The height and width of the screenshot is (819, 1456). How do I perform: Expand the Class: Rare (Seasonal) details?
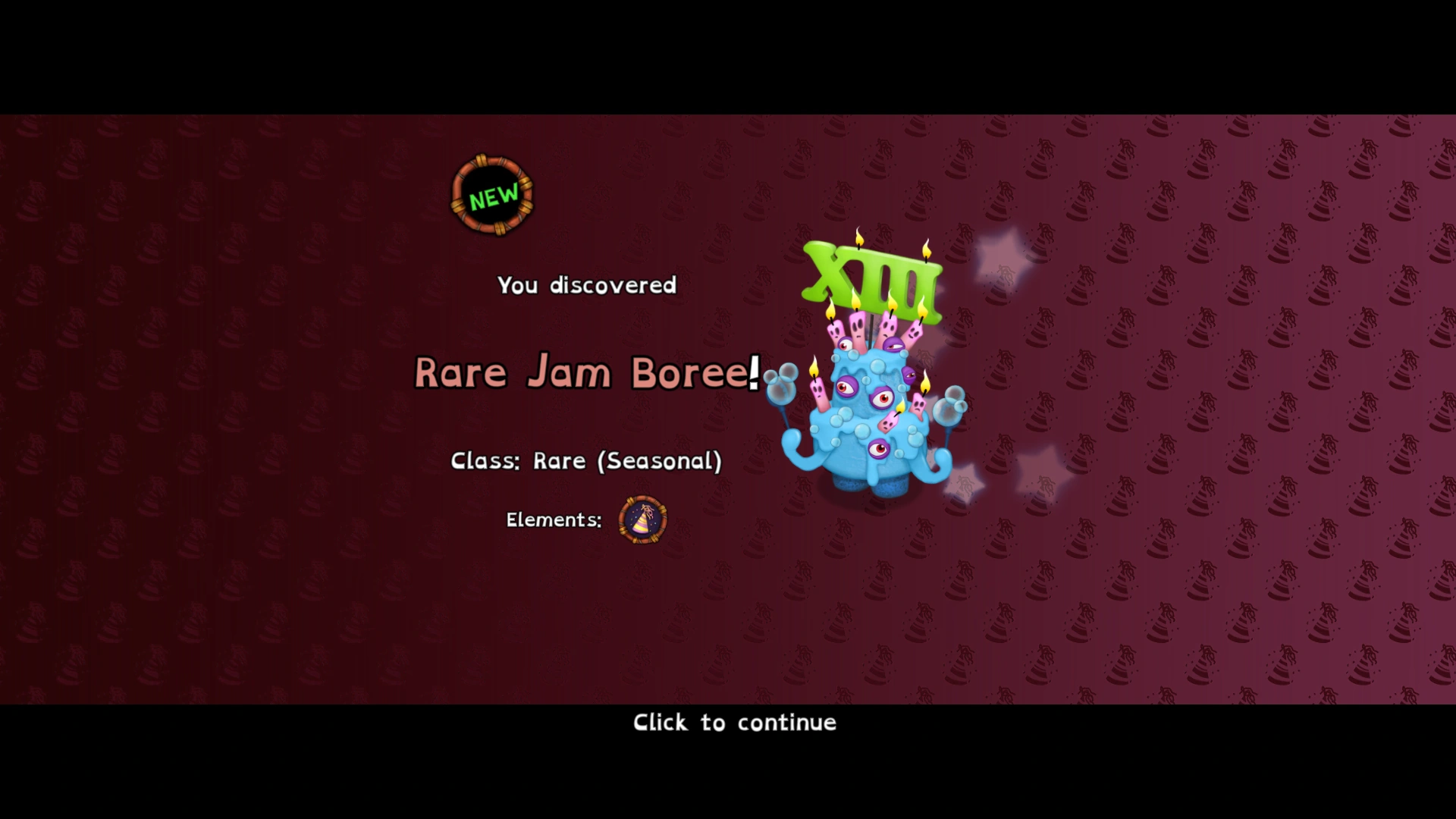586,460
